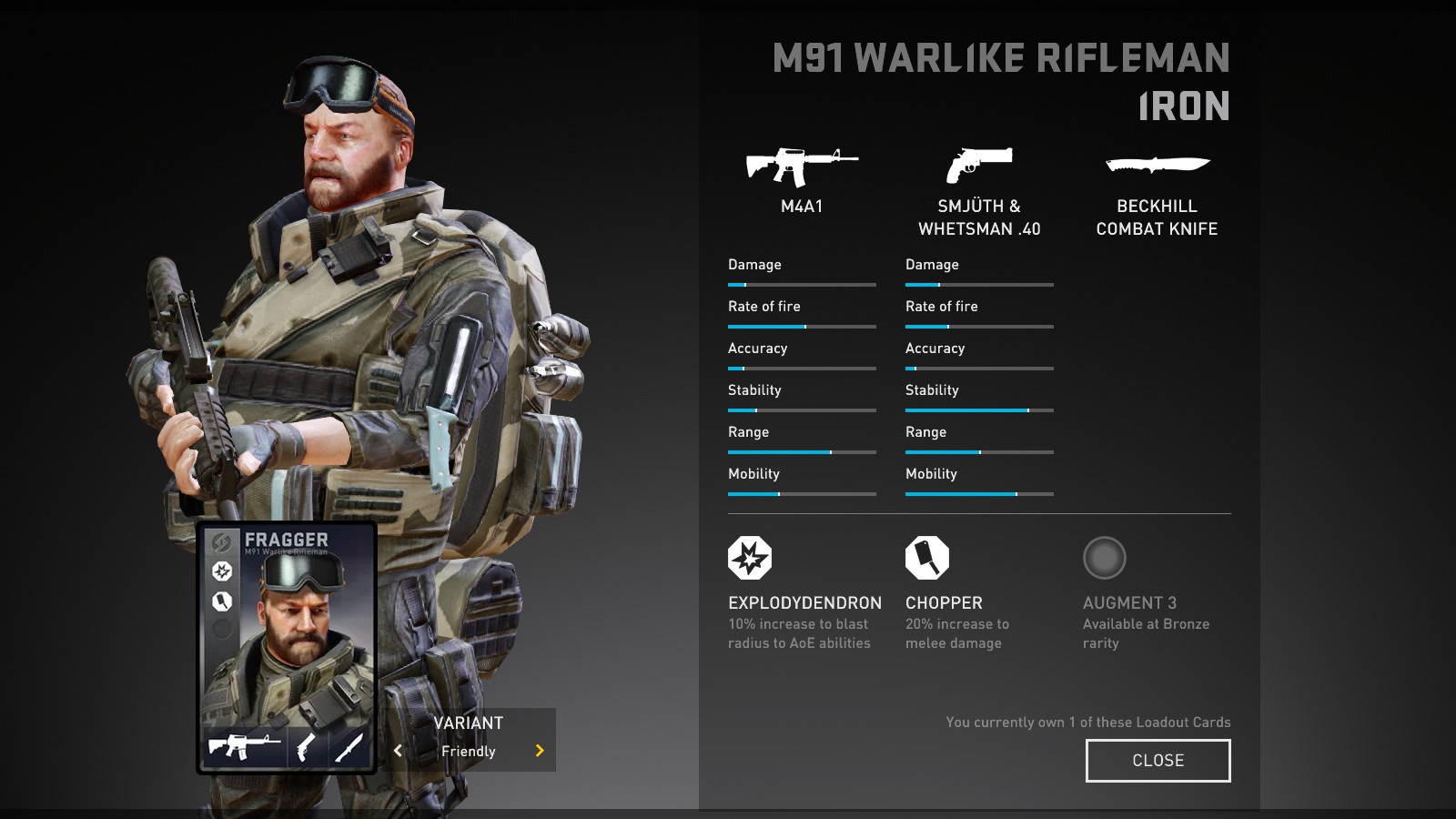1456x819 pixels.
Task: Close the loadout card details panel
Action: click(x=1158, y=761)
